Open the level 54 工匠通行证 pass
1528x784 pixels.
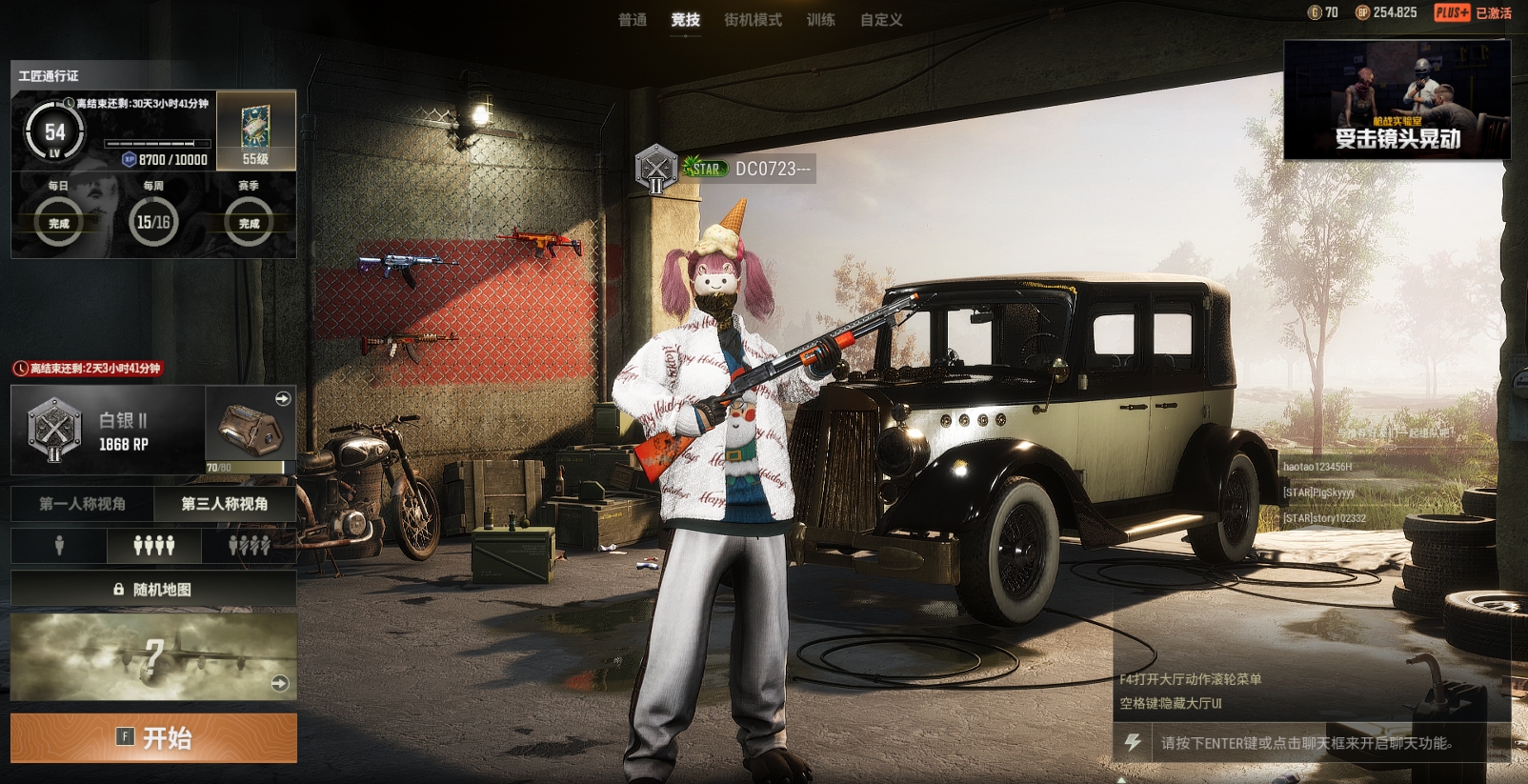tap(55, 132)
